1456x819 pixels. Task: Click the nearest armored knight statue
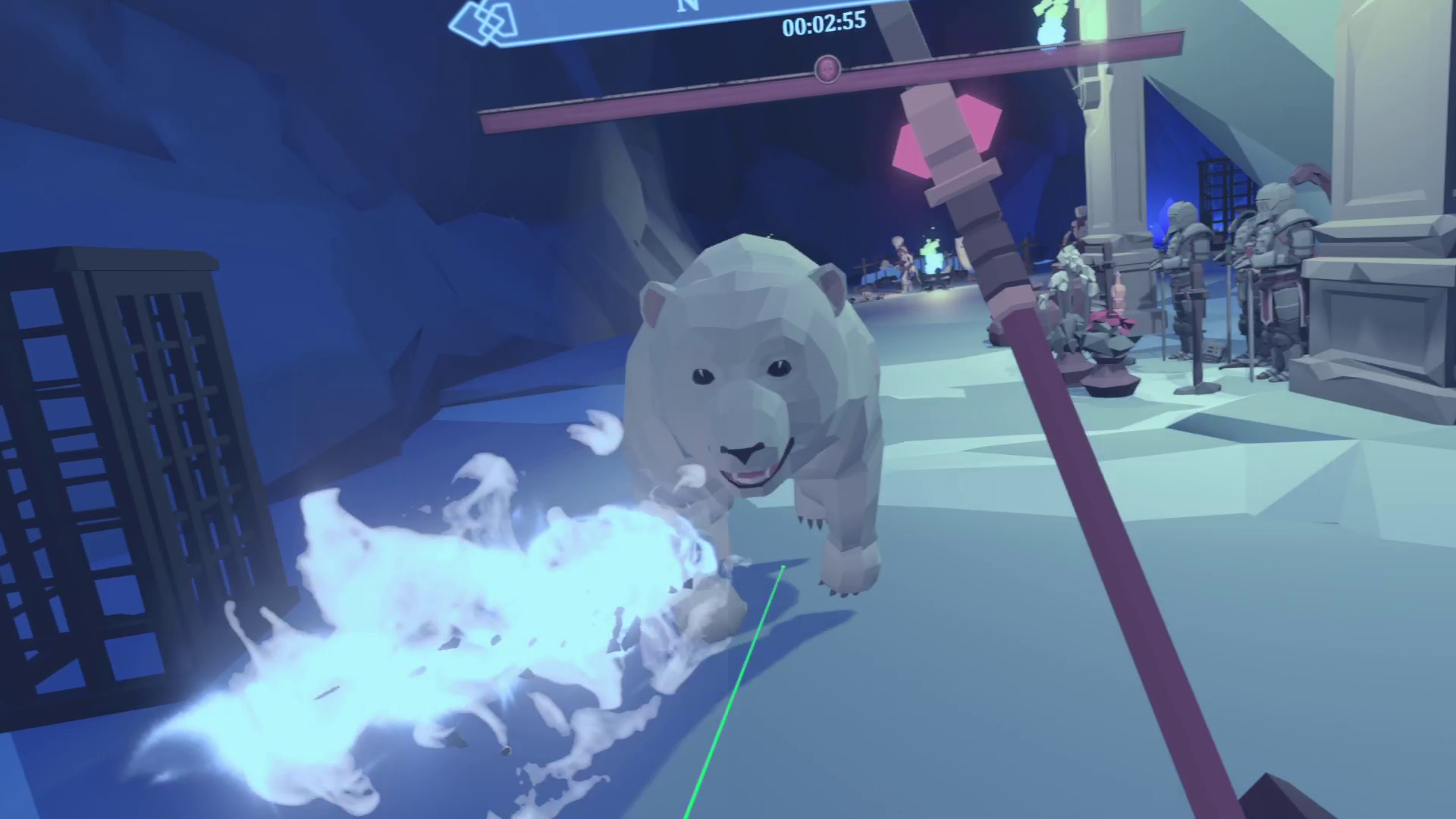tap(1282, 250)
